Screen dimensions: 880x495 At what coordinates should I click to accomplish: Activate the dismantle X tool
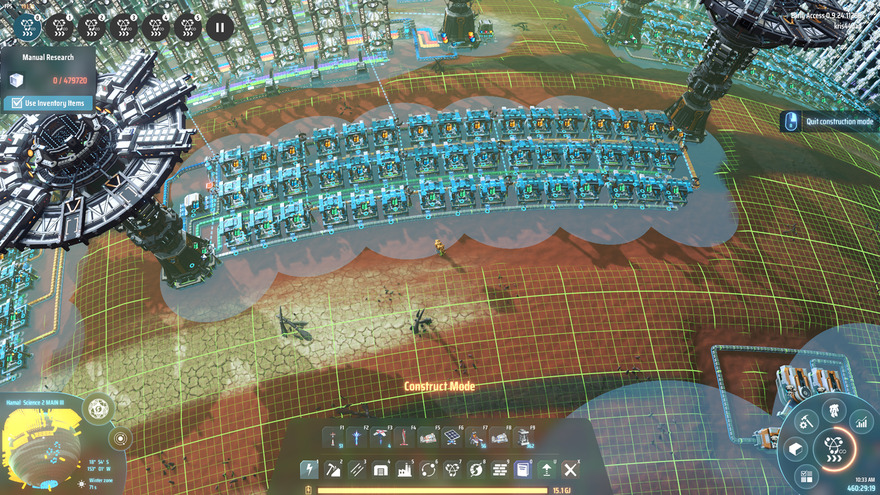pos(571,469)
